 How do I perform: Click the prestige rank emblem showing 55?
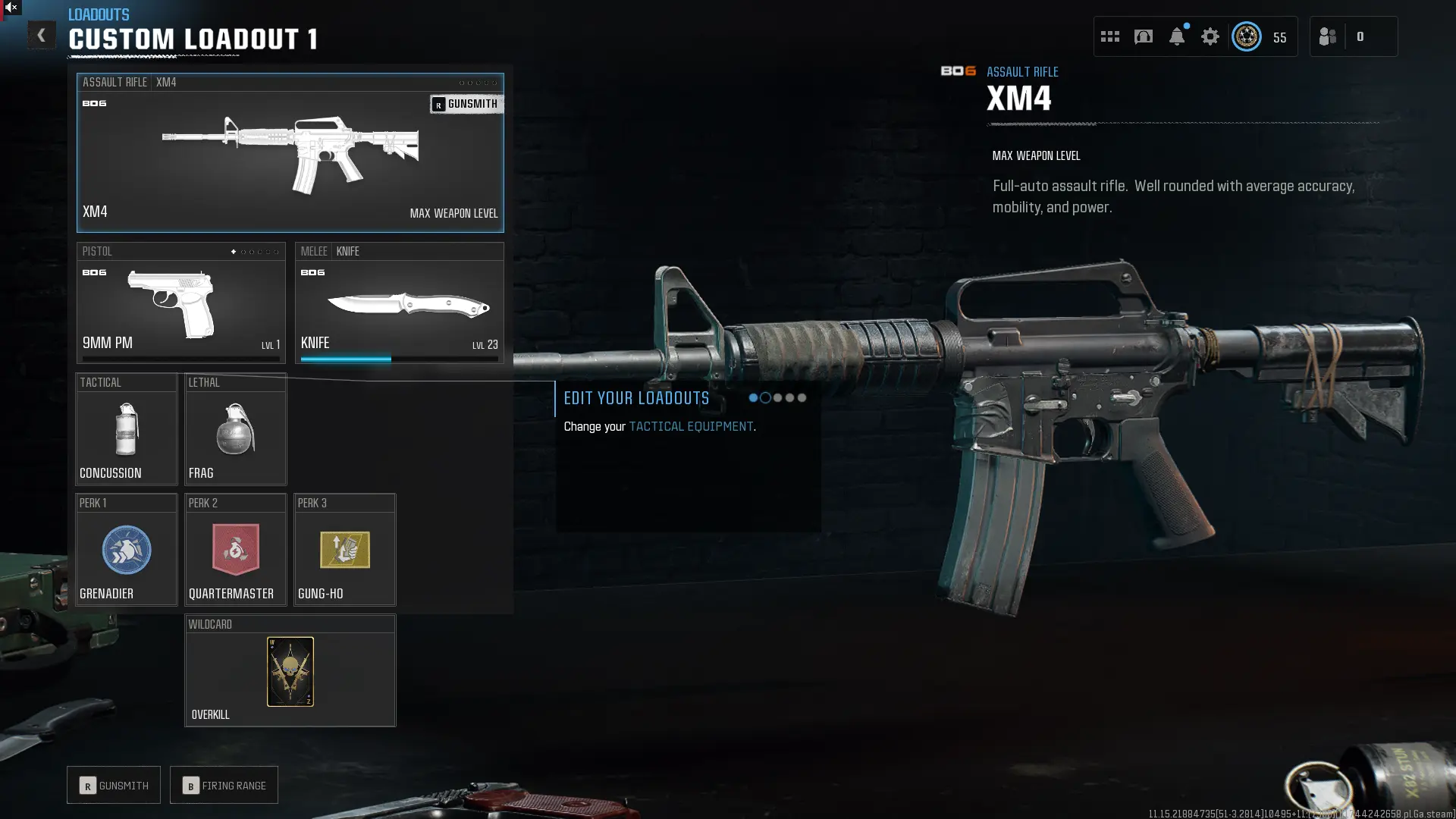1246,36
